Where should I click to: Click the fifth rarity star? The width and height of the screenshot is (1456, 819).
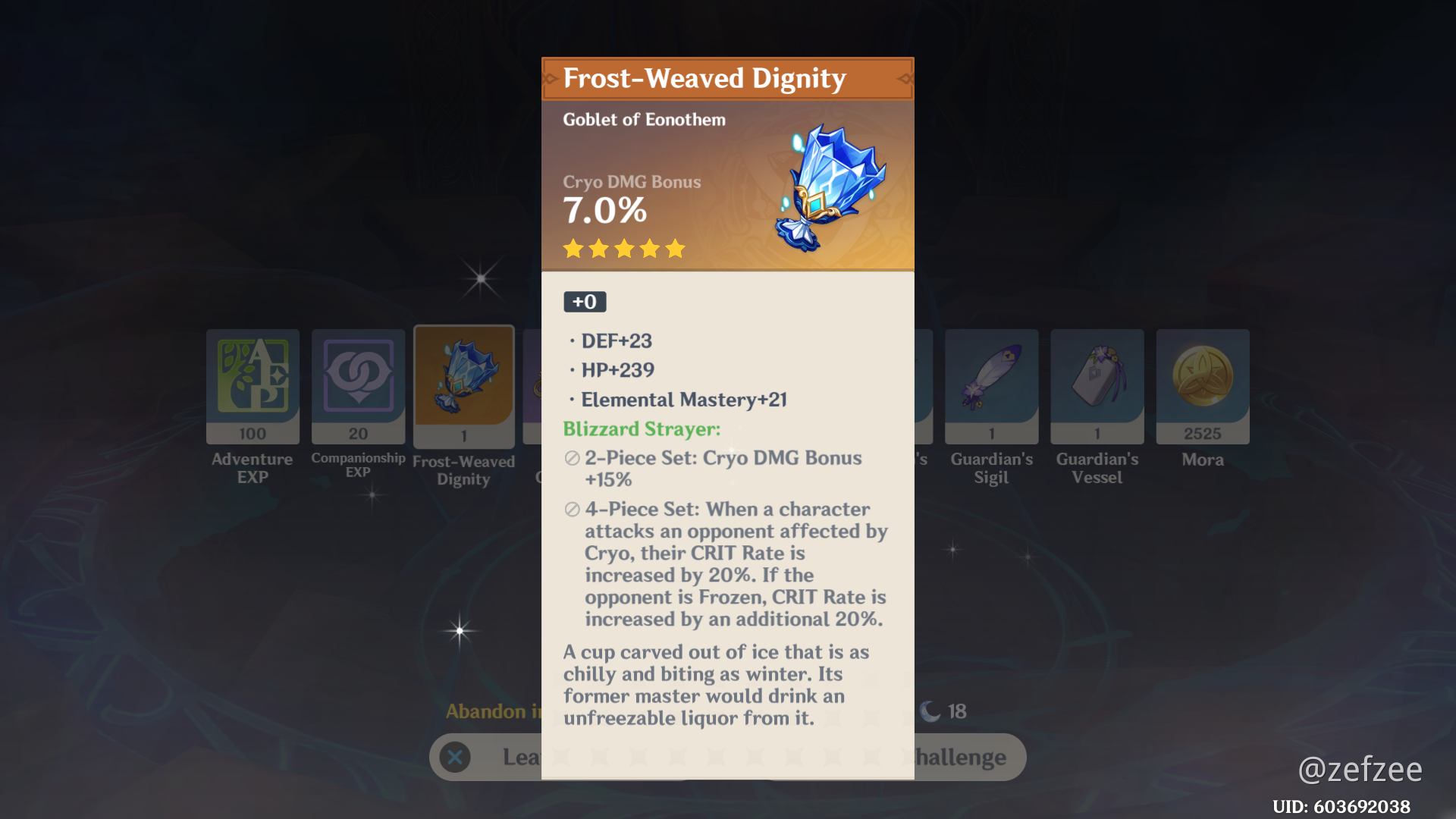pos(674,248)
